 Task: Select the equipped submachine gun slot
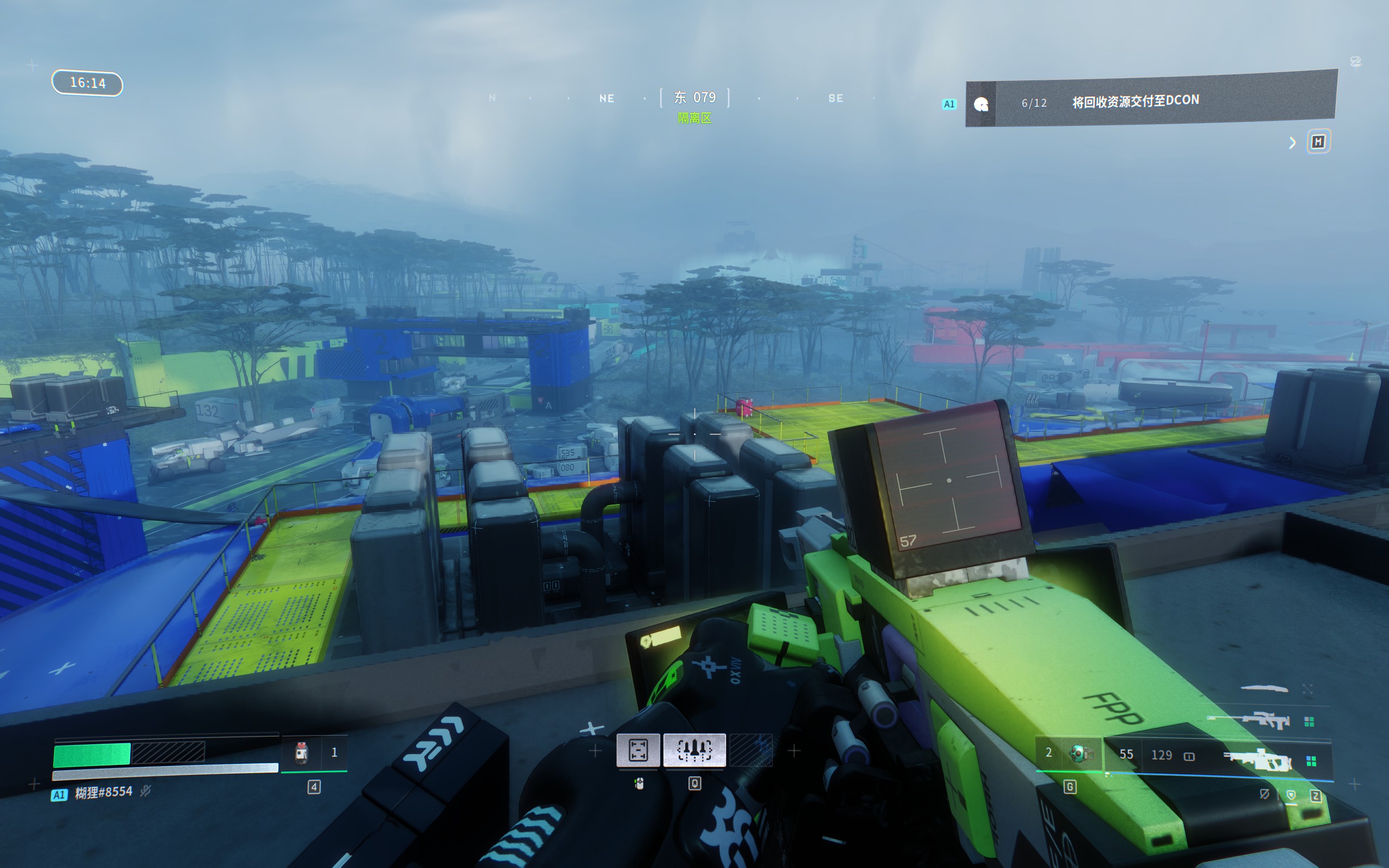(1257, 760)
